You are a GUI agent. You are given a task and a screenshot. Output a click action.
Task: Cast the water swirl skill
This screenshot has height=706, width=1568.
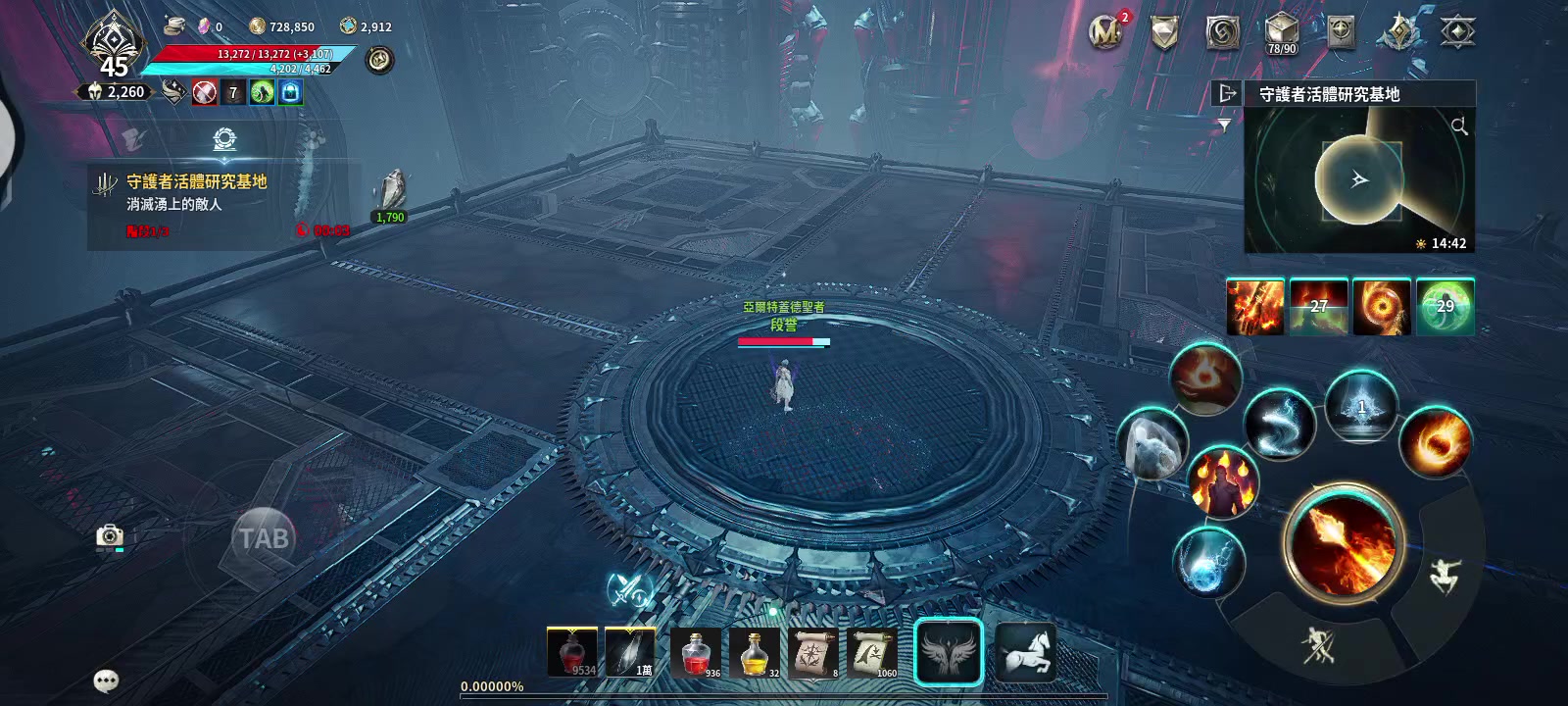[x=1279, y=424]
